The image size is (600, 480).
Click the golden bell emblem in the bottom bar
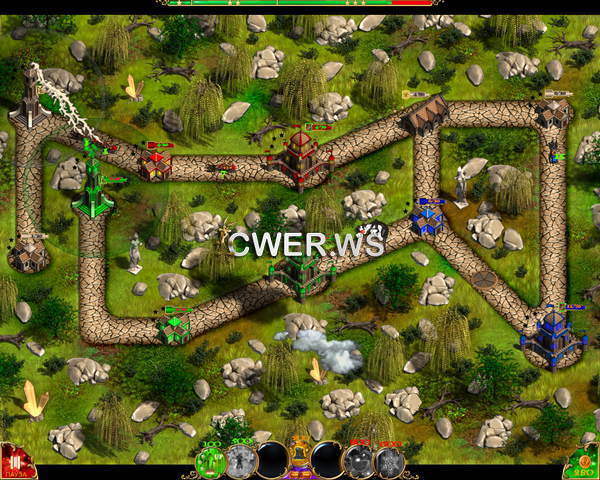pyautogui.click(x=299, y=459)
